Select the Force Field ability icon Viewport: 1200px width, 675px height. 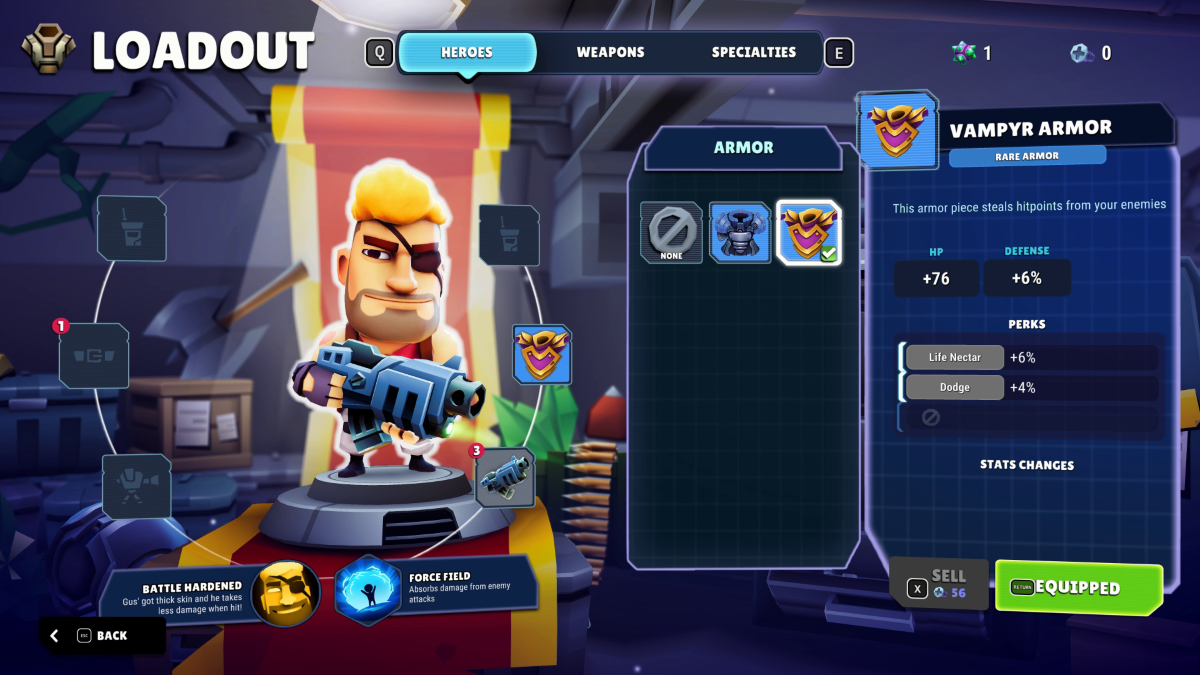(367, 591)
